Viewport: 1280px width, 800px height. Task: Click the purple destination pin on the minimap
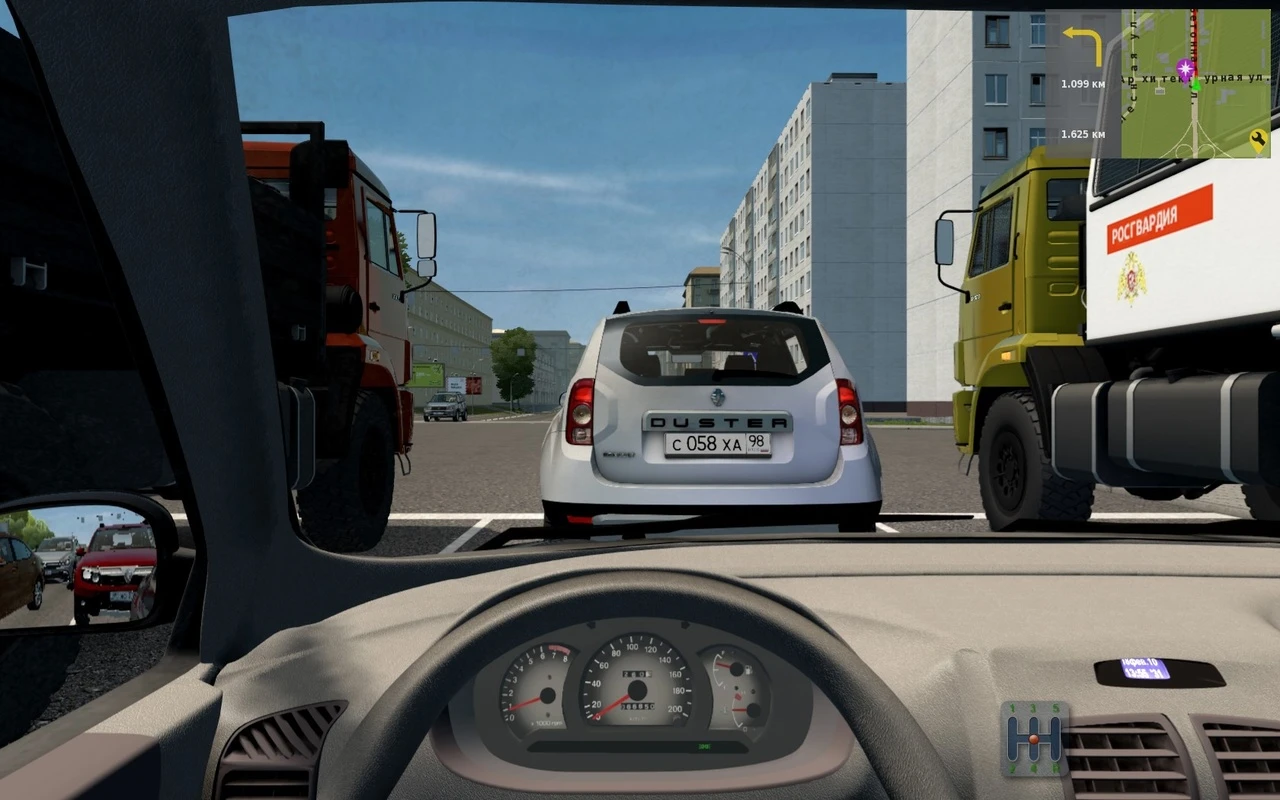pyautogui.click(x=1184, y=69)
